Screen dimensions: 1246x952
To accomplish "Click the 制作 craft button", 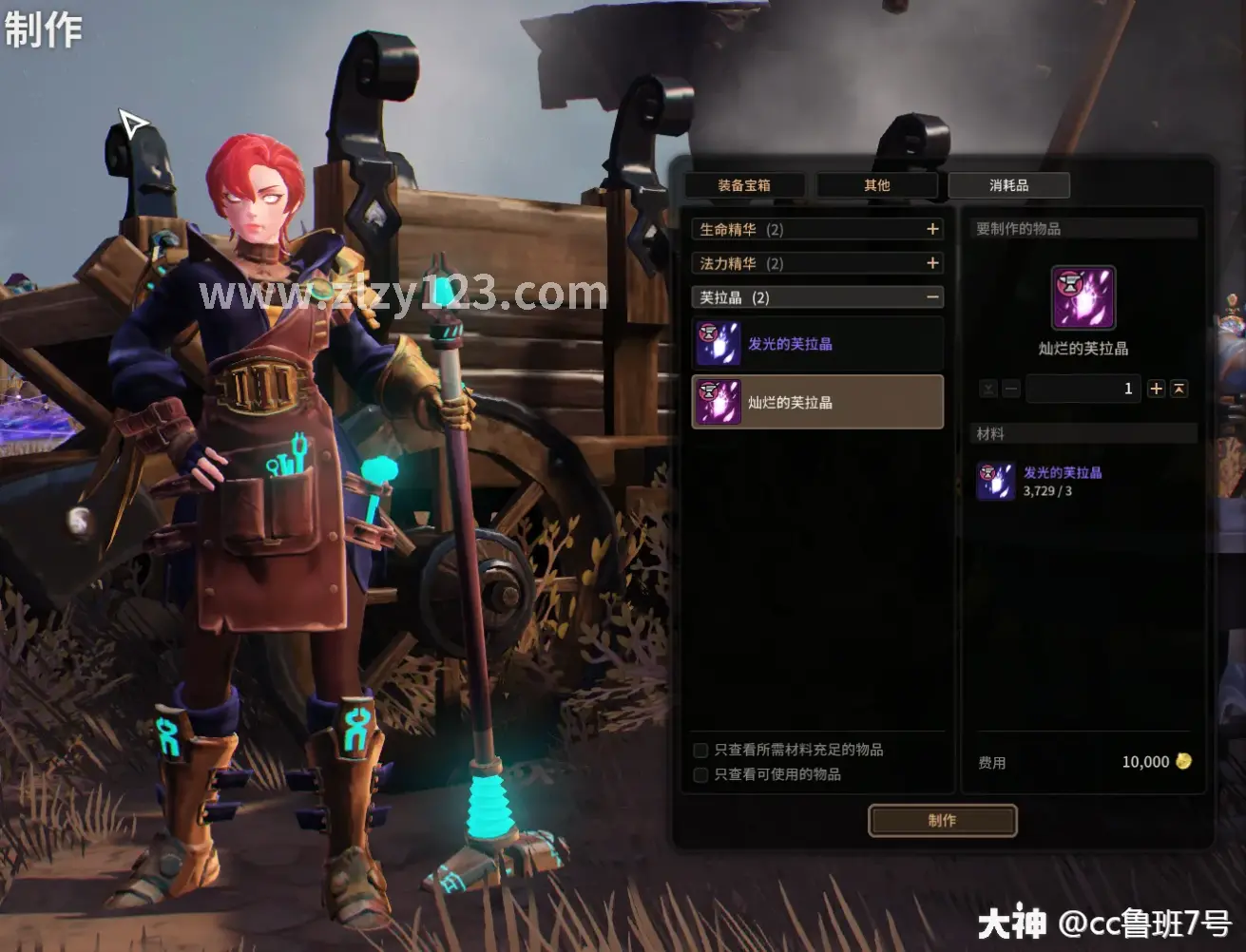I will point(942,821).
